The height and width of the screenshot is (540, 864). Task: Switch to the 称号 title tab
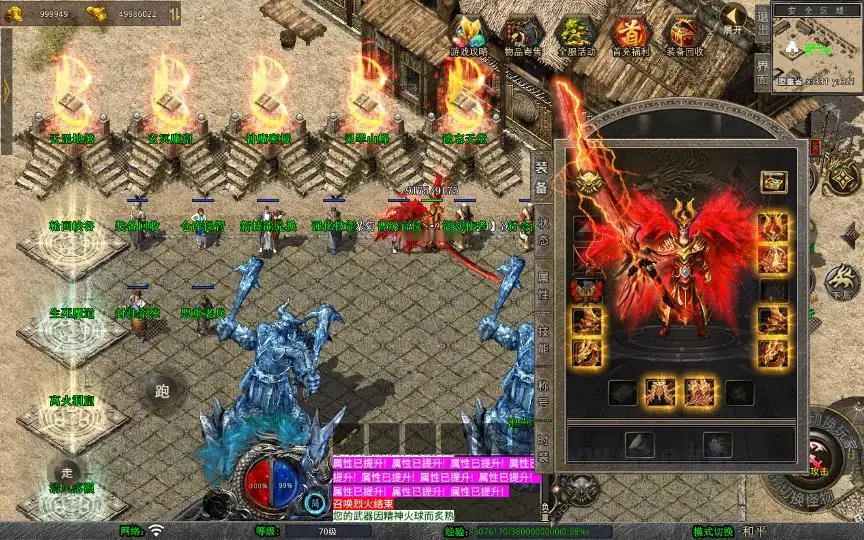pos(541,392)
